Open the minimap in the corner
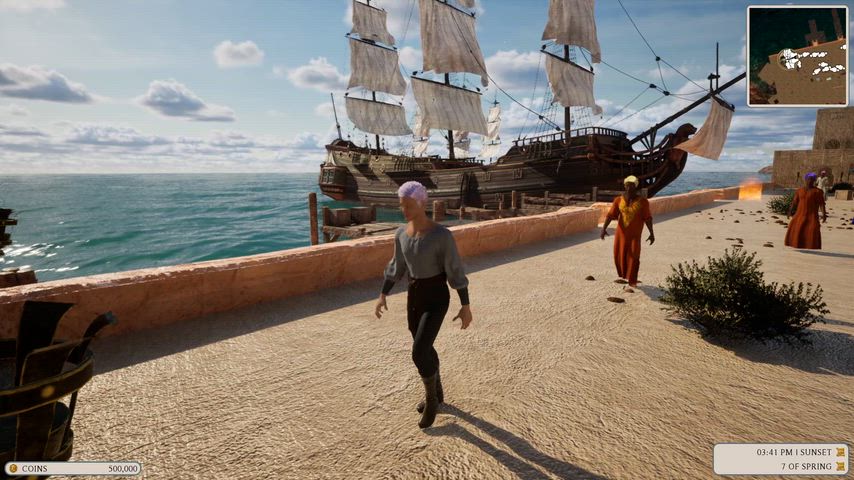Viewport: 854px width, 480px height. tap(797, 56)
